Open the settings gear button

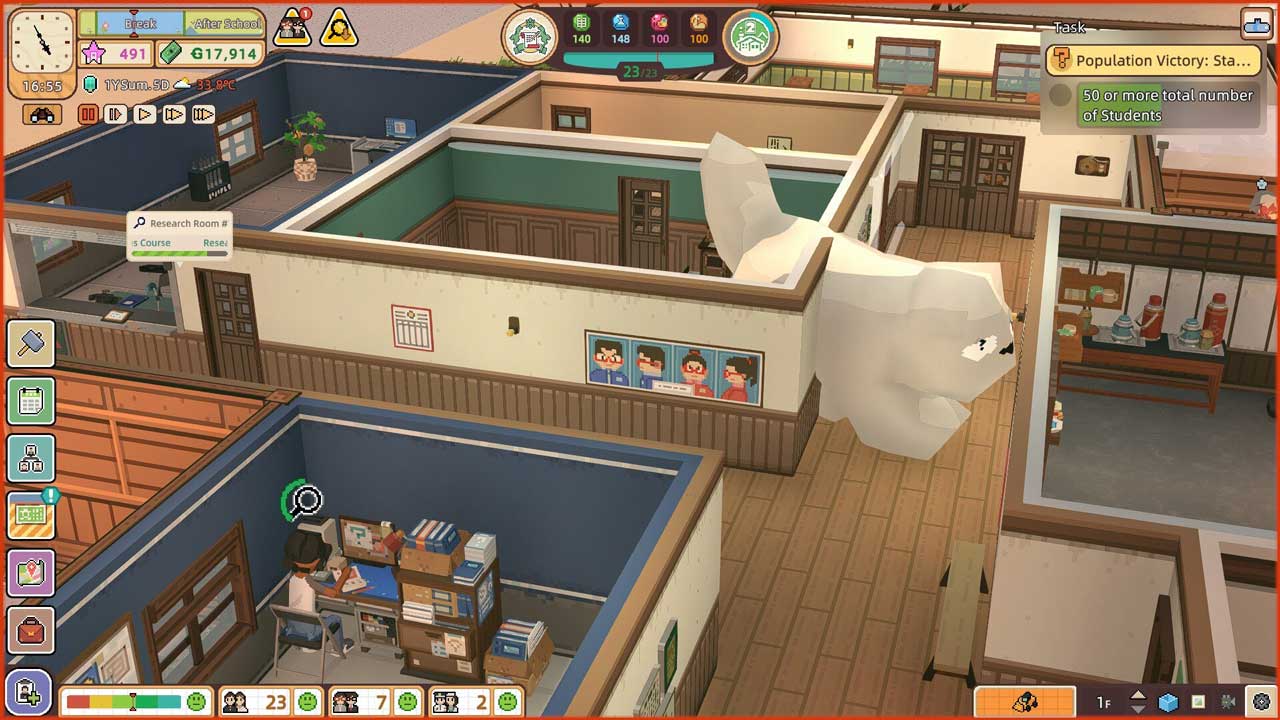(x=1261, y=701)
